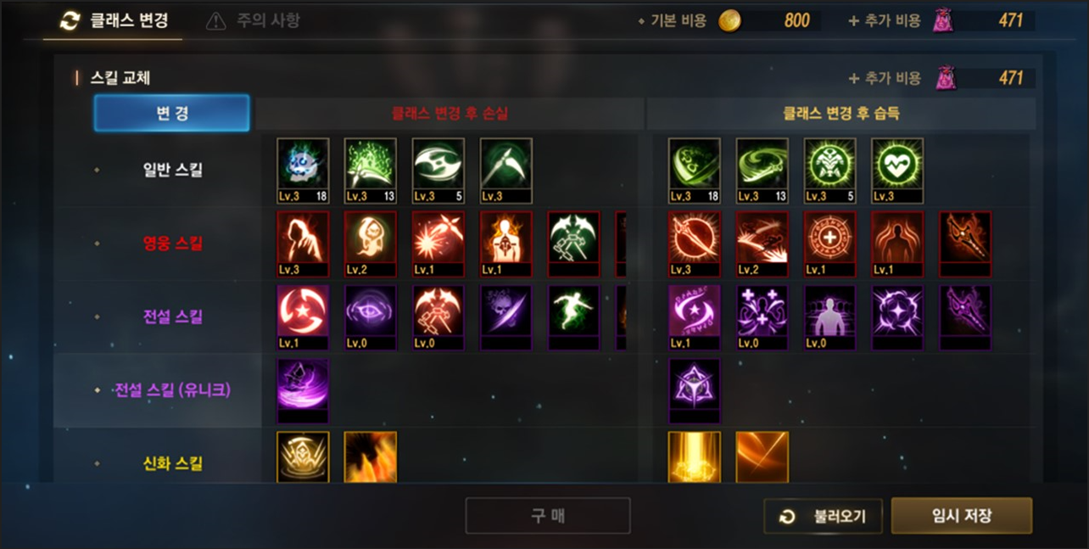This screenshot has width=1089, height=549.
Task: Select the 클래스 변경 tab
Action: [115, 20]
